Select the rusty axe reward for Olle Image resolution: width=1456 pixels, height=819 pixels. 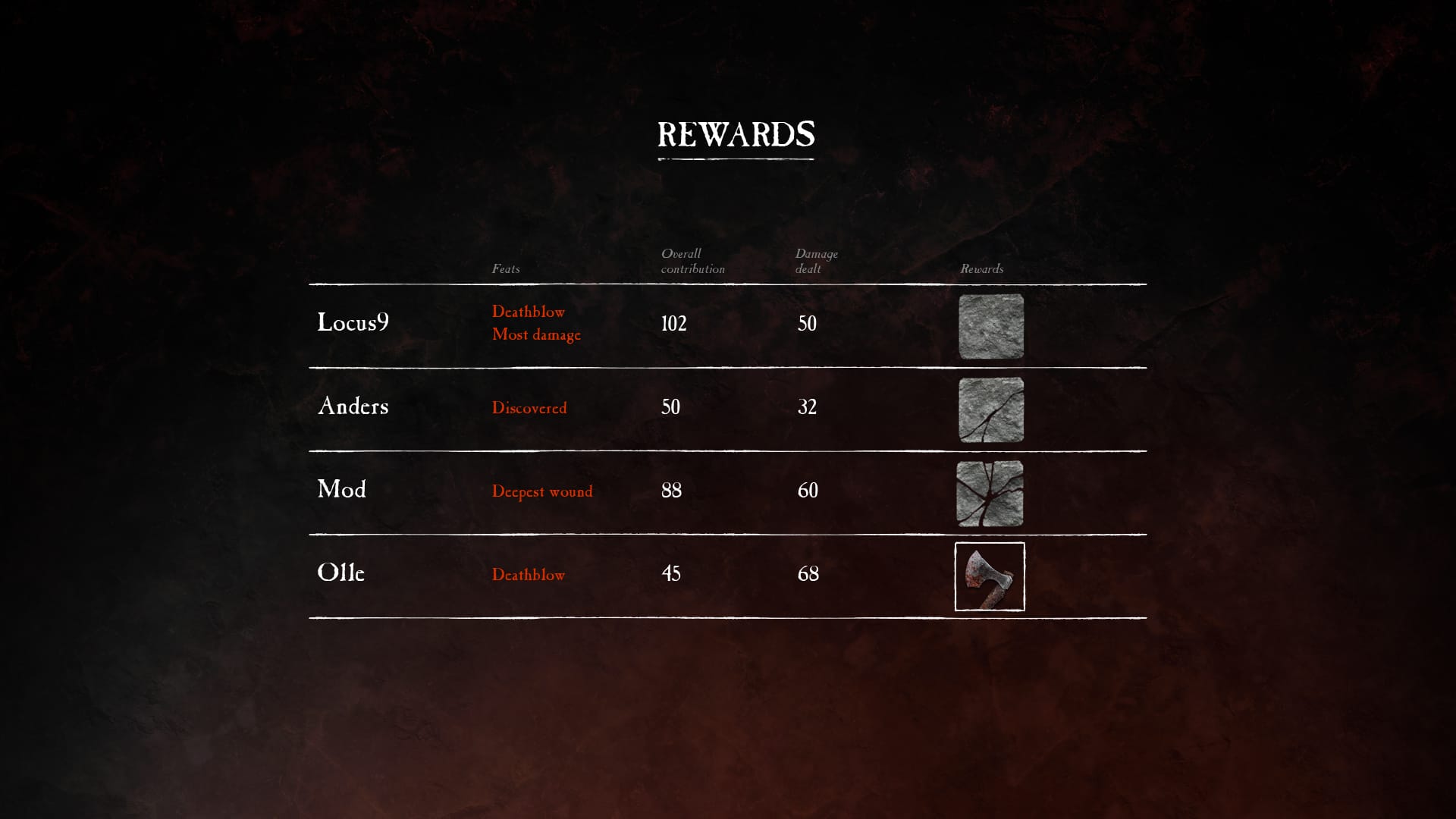[990, 576]
